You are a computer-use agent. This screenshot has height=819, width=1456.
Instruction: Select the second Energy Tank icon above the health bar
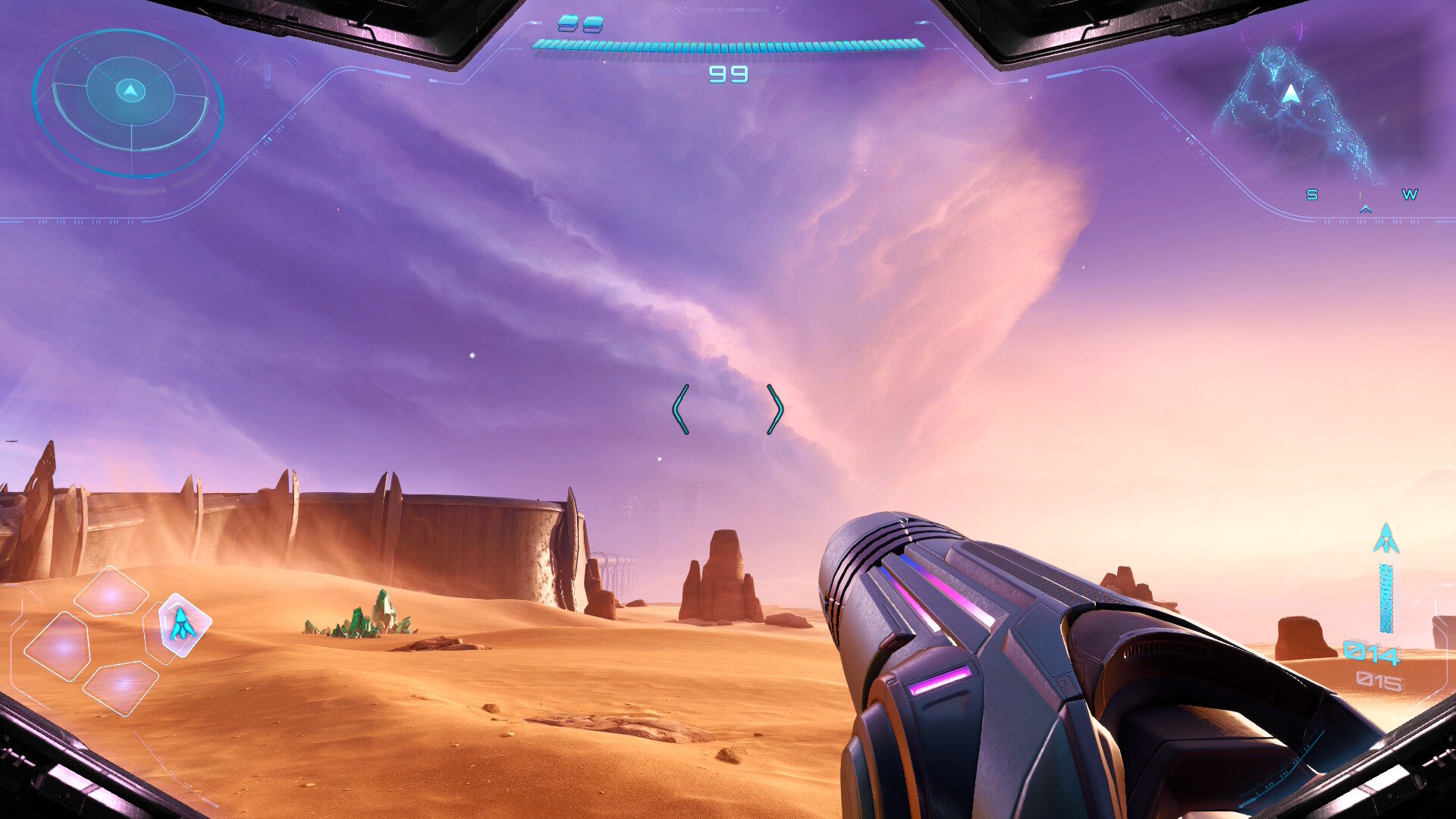coord(594,24)
